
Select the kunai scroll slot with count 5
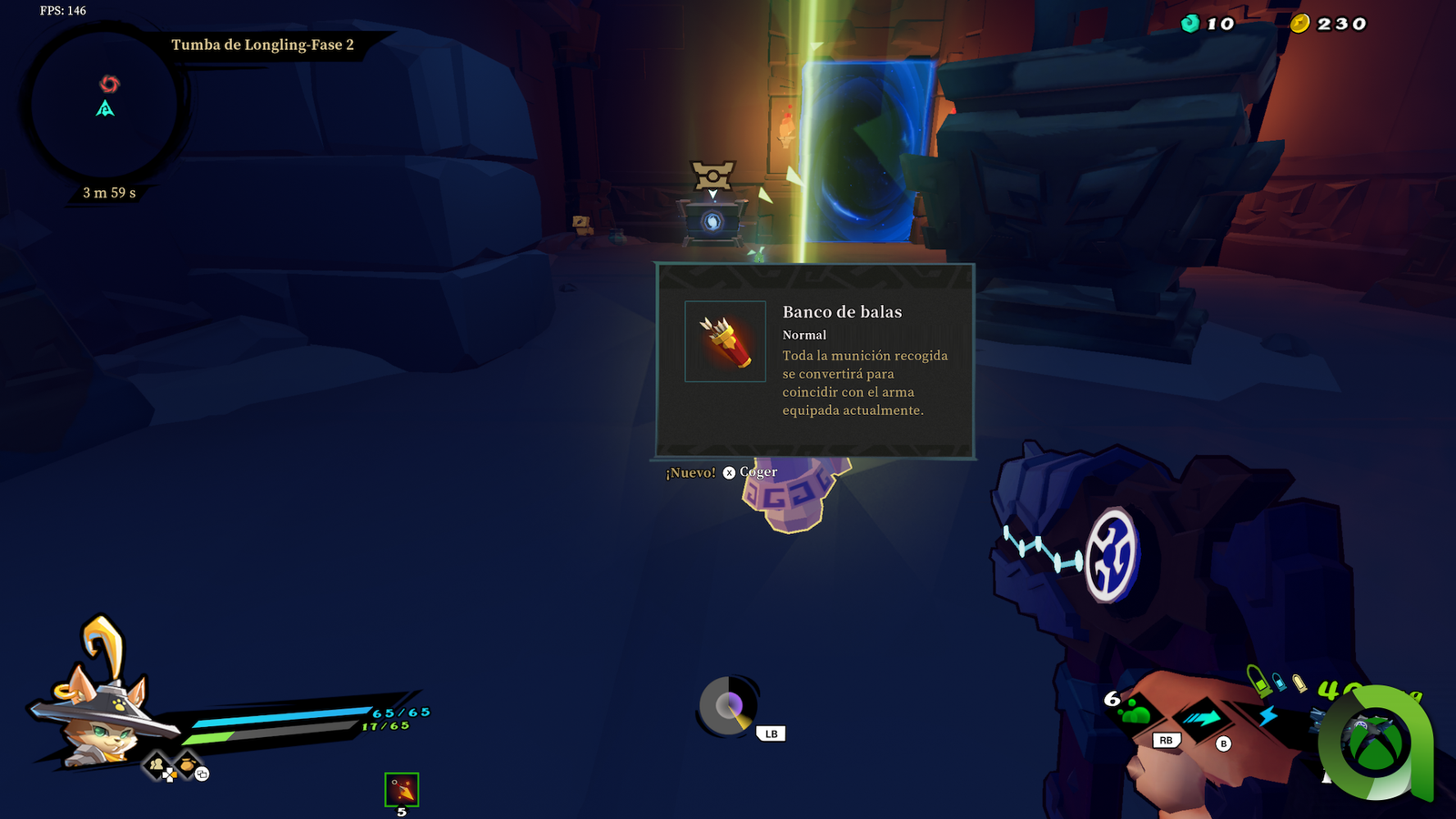401,790
